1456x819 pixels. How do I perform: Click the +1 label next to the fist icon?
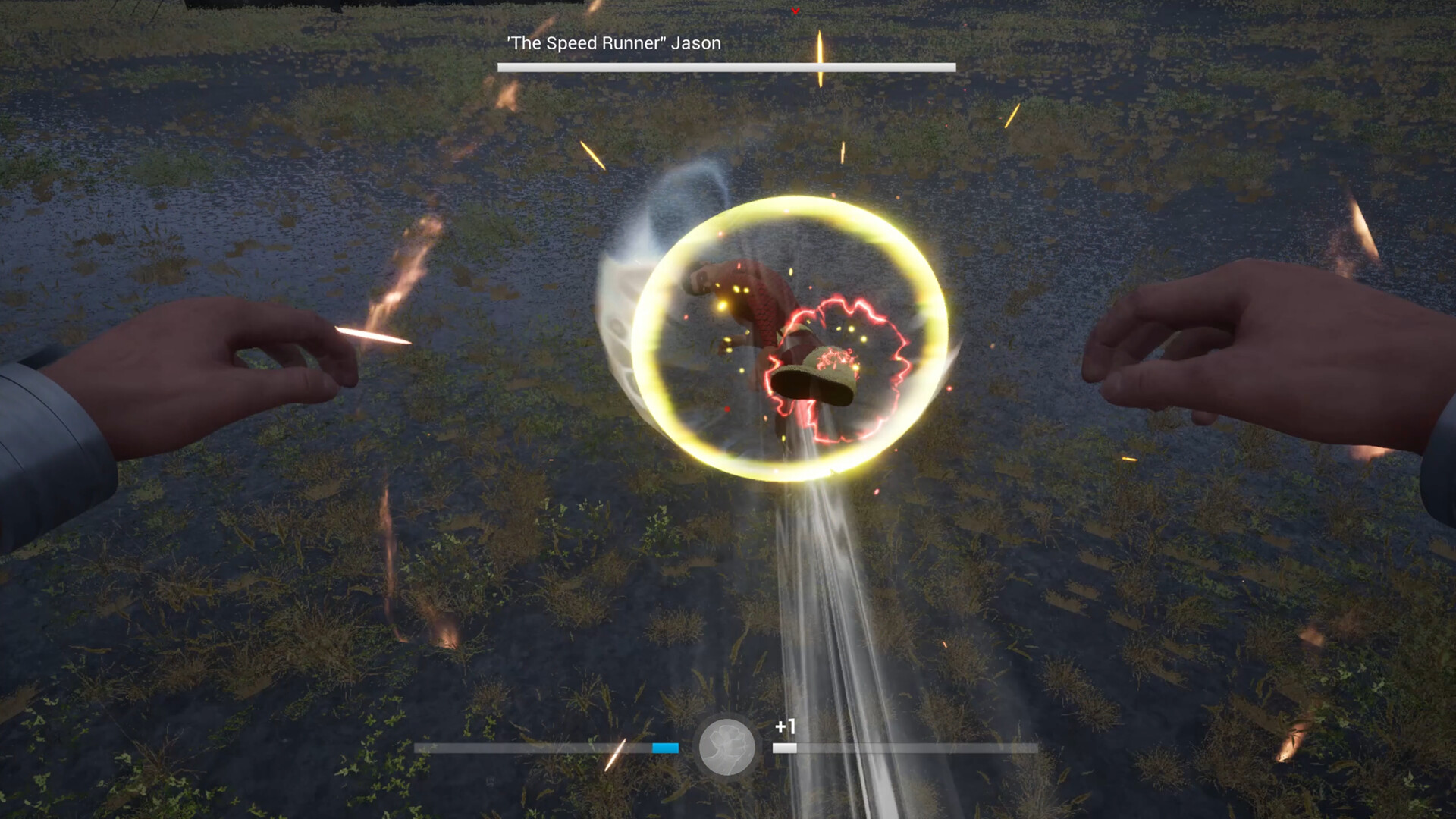[785, 725]
